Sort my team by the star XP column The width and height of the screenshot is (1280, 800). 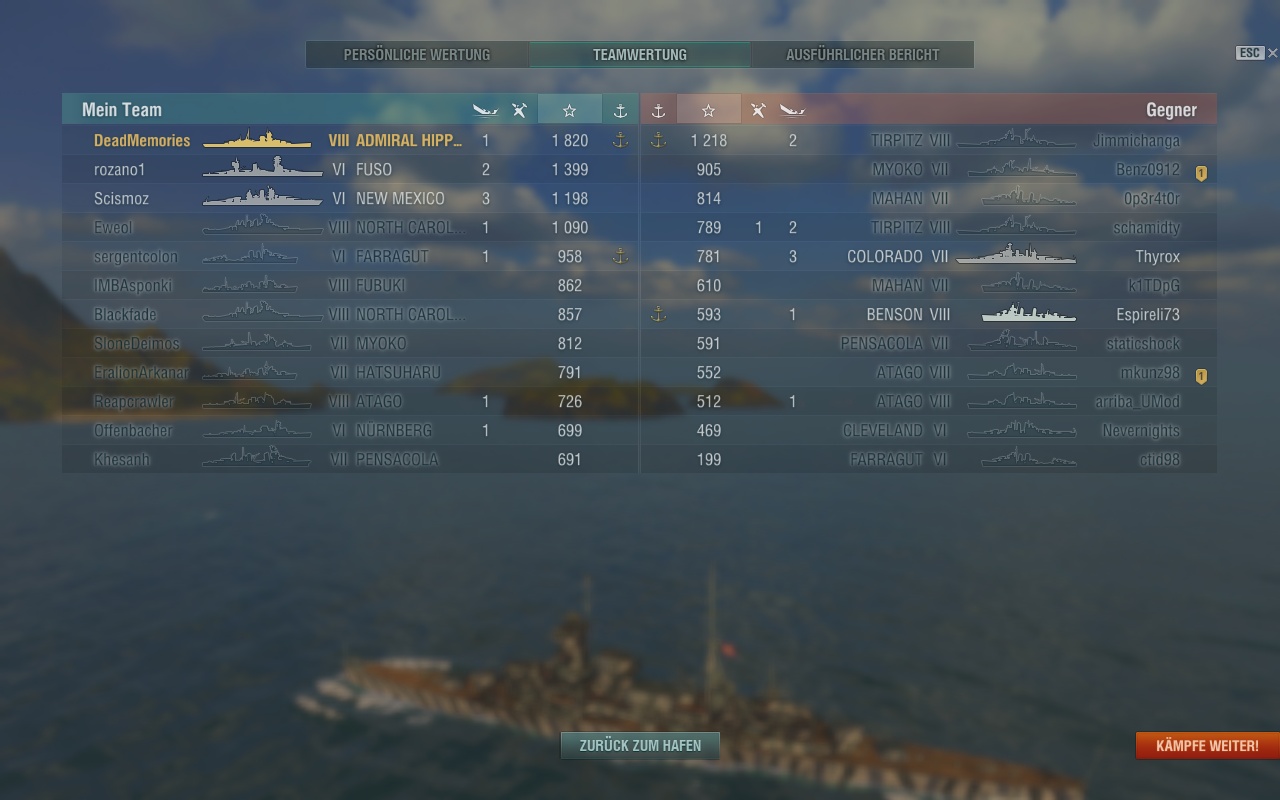[569, 110]
